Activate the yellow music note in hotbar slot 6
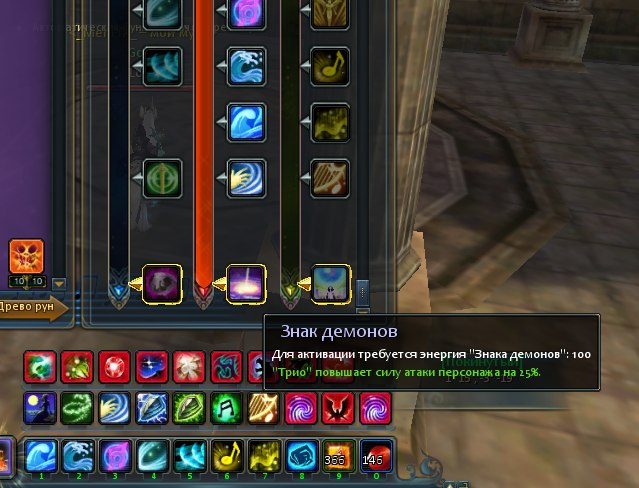The height and width of the screenshot is (488, 639). [x=226, y=456]
